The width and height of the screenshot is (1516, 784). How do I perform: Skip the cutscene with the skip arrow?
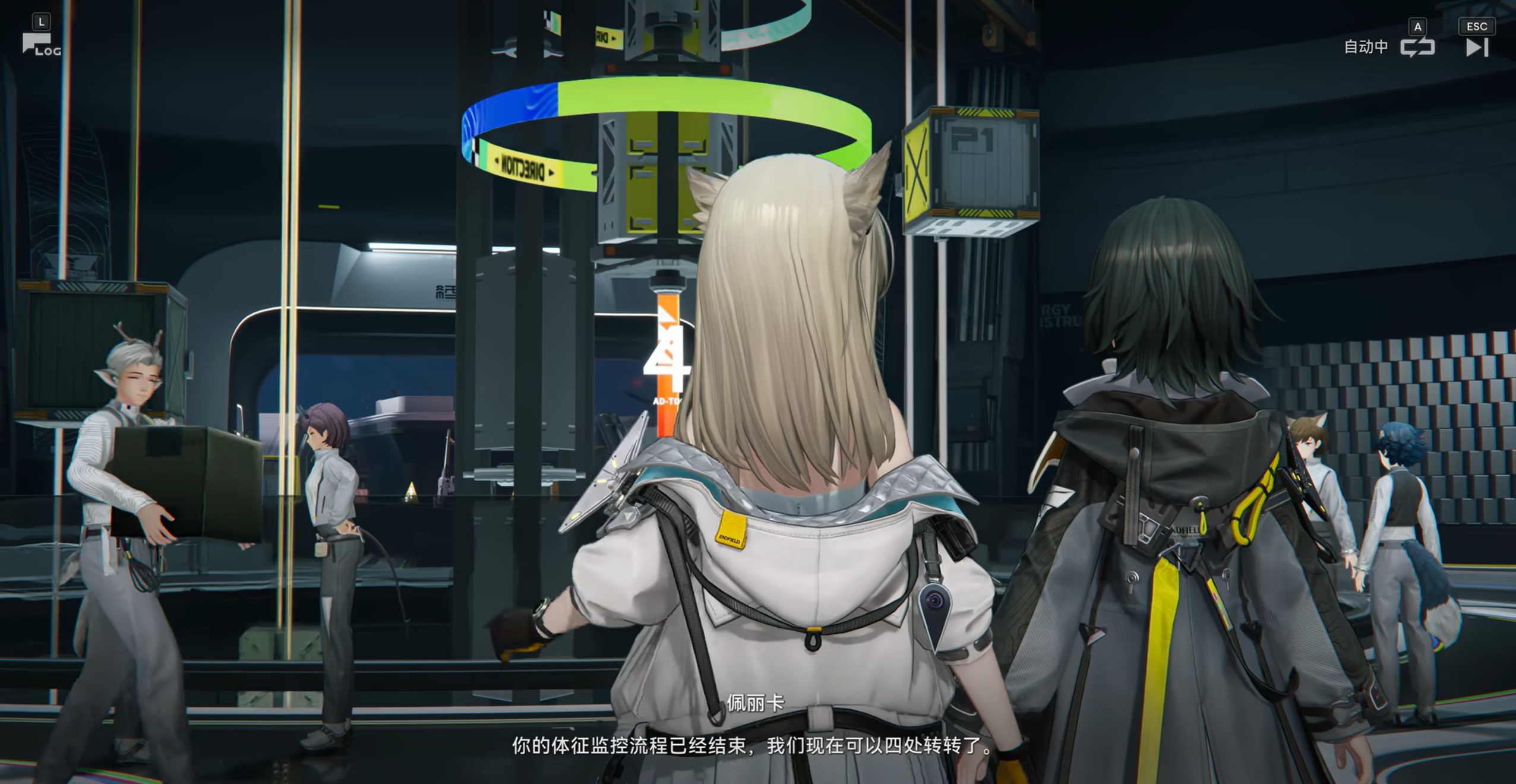click(x=1477, y=47)
